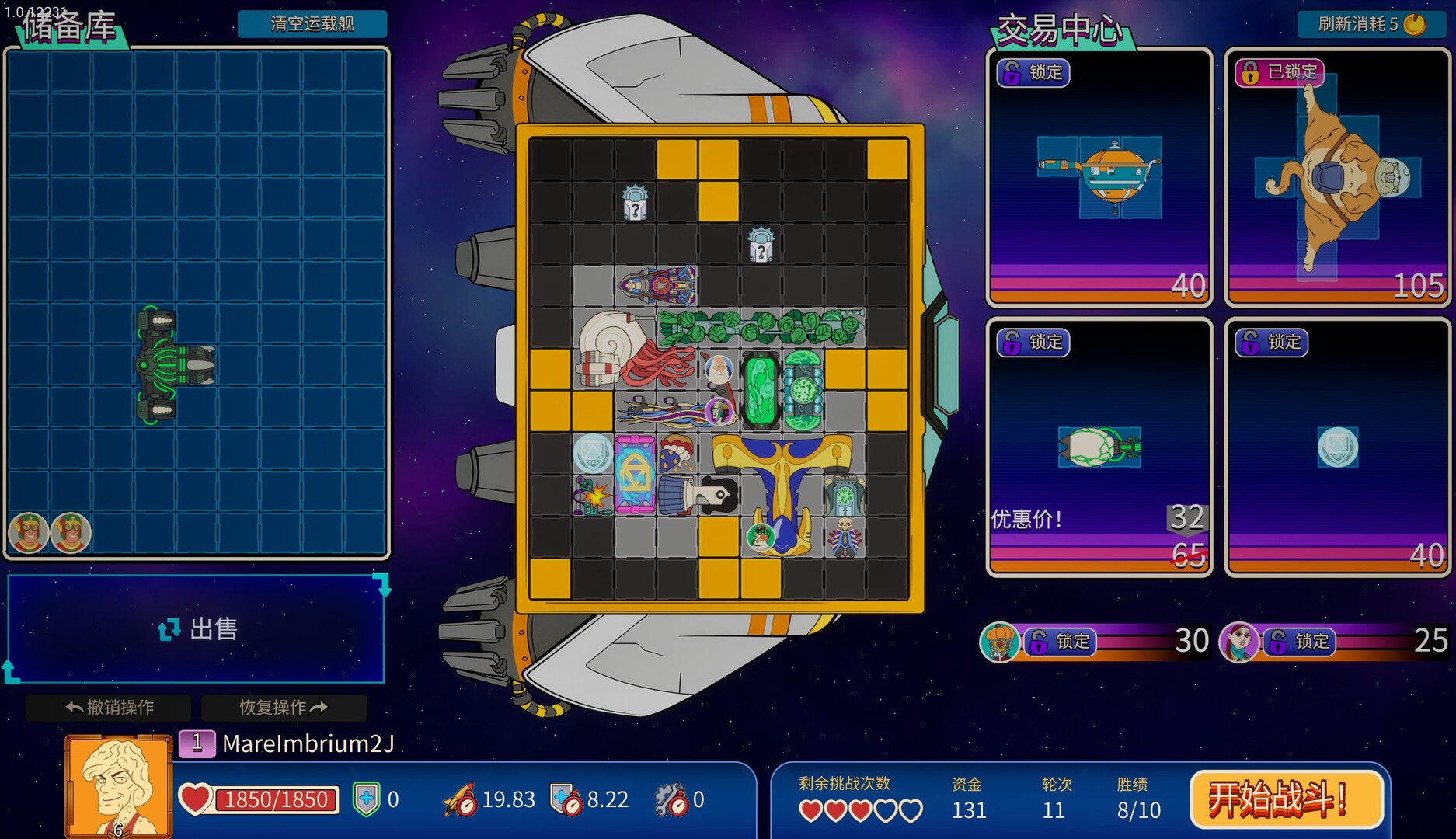Select the purple-haired crew portrait
The height and width of the screenshot is (839, 1456).
click(1238, 642)
